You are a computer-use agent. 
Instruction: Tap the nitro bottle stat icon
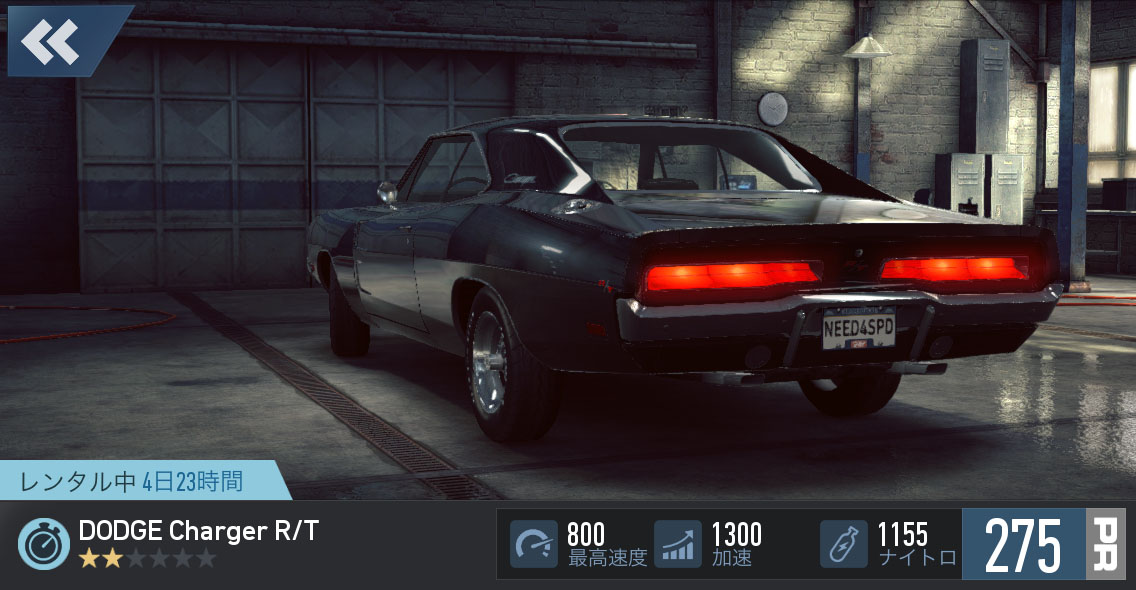pos(843,544)
